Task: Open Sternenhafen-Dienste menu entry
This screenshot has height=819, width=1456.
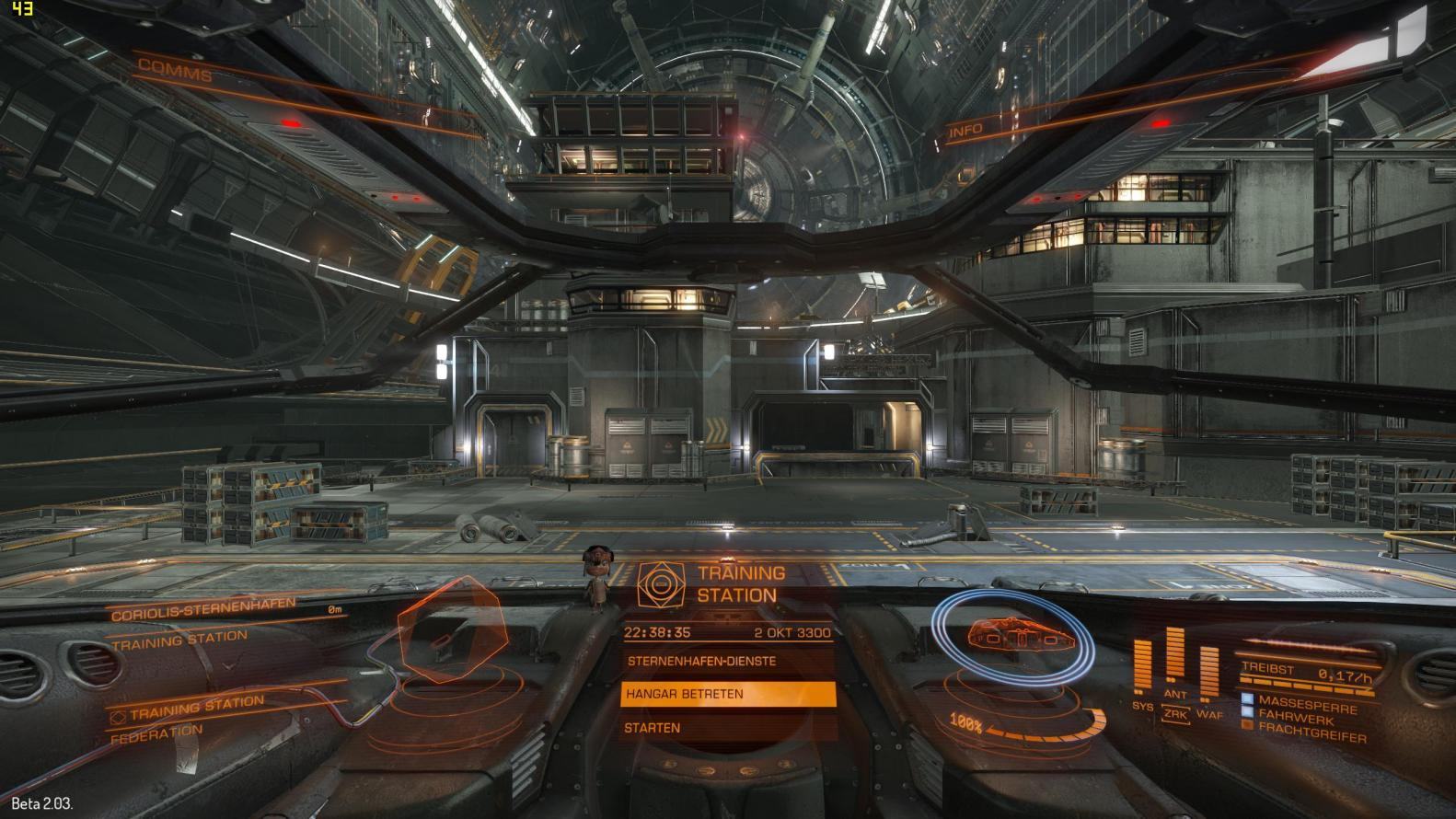Action: [701, 661]
